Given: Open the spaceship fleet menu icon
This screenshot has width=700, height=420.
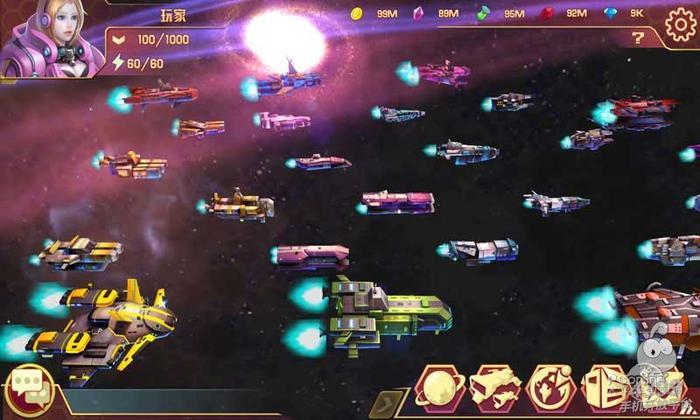Looking at the screenshot, I should pyautogui.click(x=494, y=390).
